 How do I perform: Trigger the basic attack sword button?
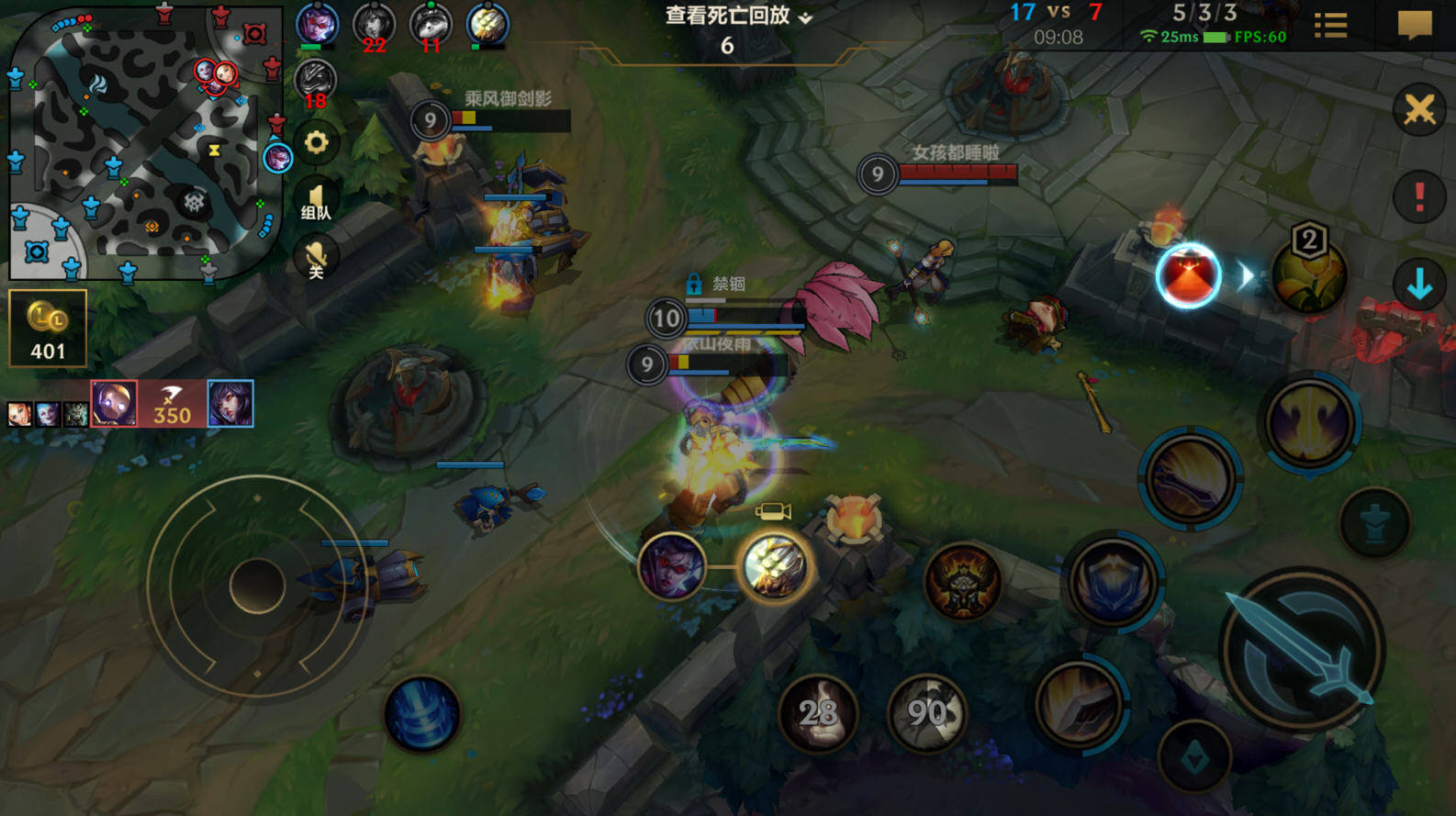1304,650
